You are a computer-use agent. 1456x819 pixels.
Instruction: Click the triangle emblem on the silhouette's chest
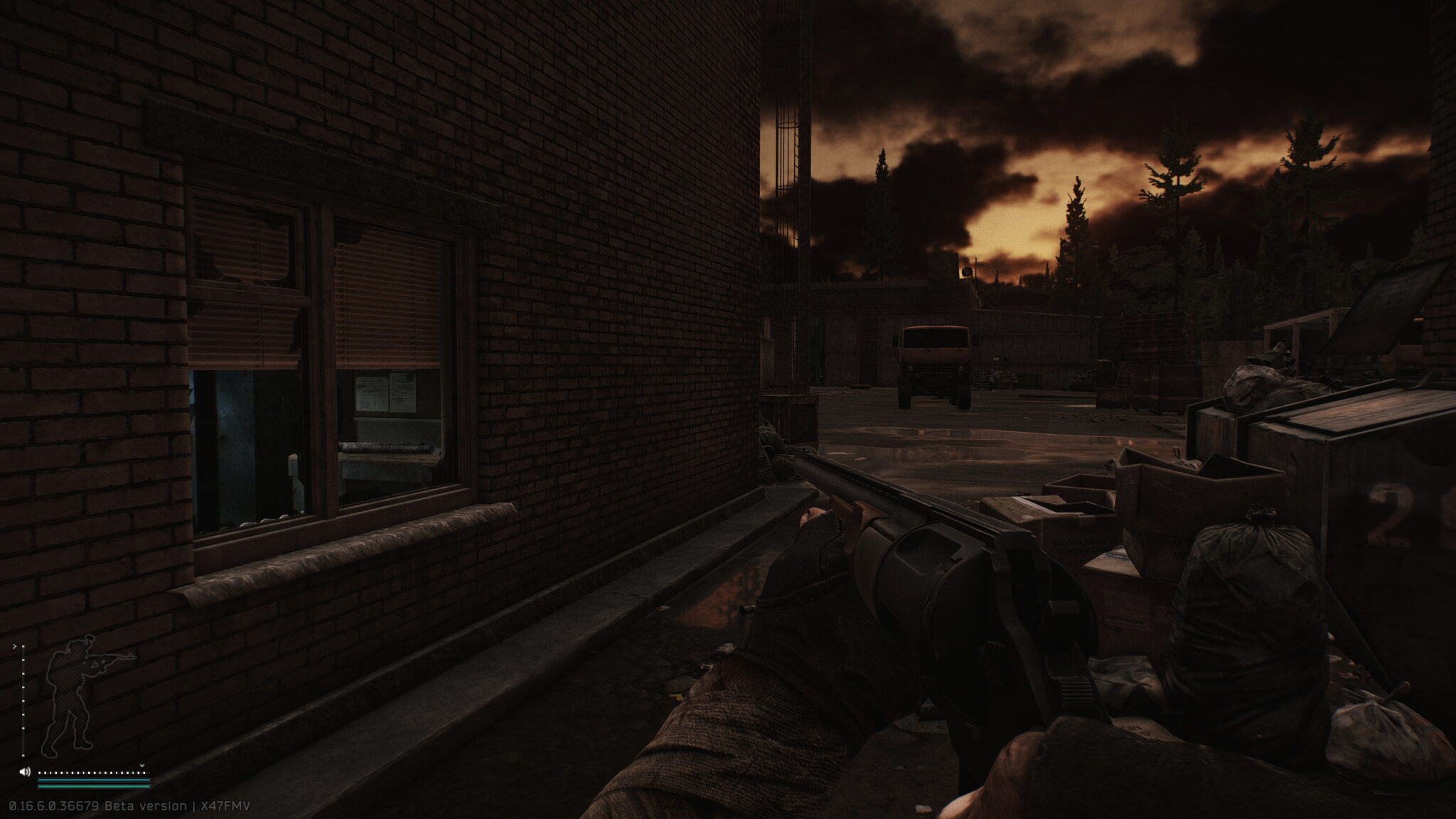pos(95,665)
